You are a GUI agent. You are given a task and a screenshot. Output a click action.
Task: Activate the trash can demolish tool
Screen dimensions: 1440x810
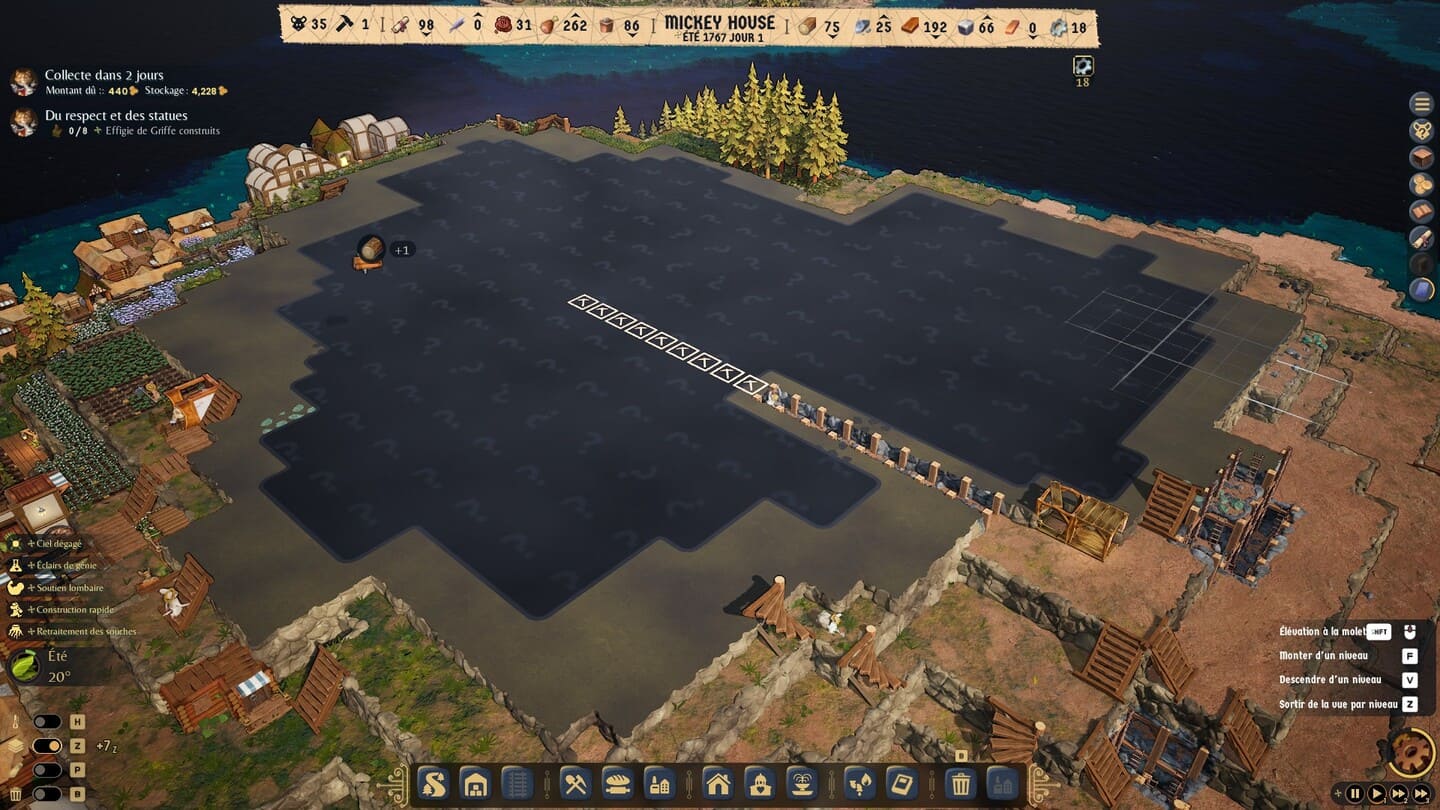click(960, 782)
